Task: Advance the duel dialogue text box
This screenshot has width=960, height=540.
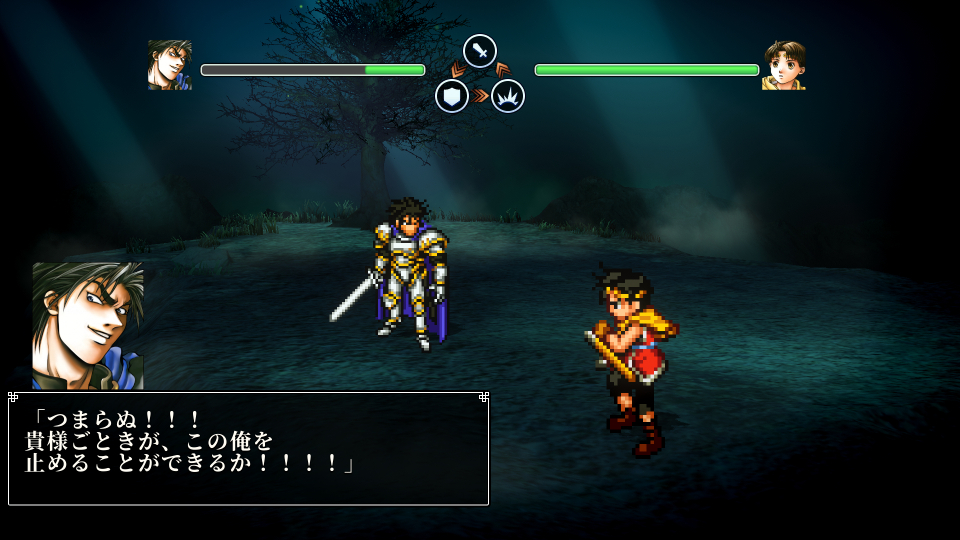Action: point(248,448)
